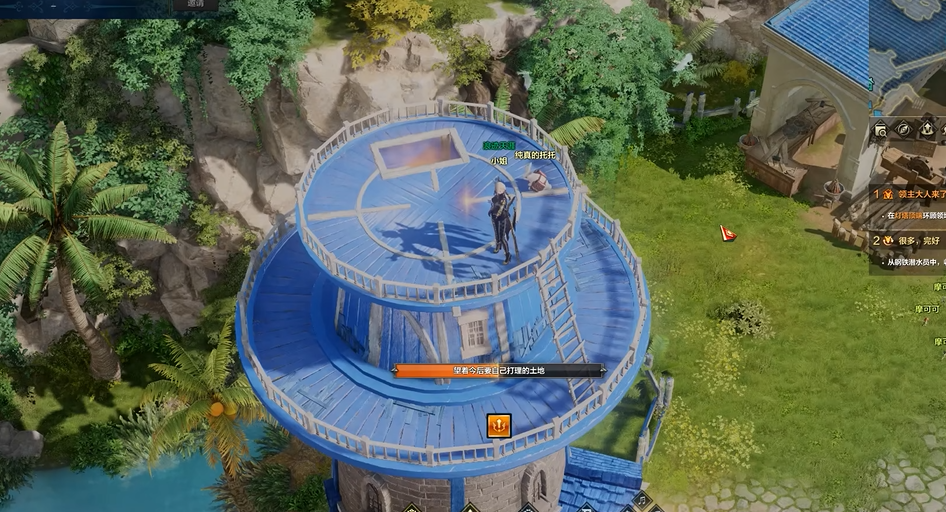This screenshot has height=512, width=946.
Task: Click the house-shaped icon above quest tracker
Action: [927, 129]
